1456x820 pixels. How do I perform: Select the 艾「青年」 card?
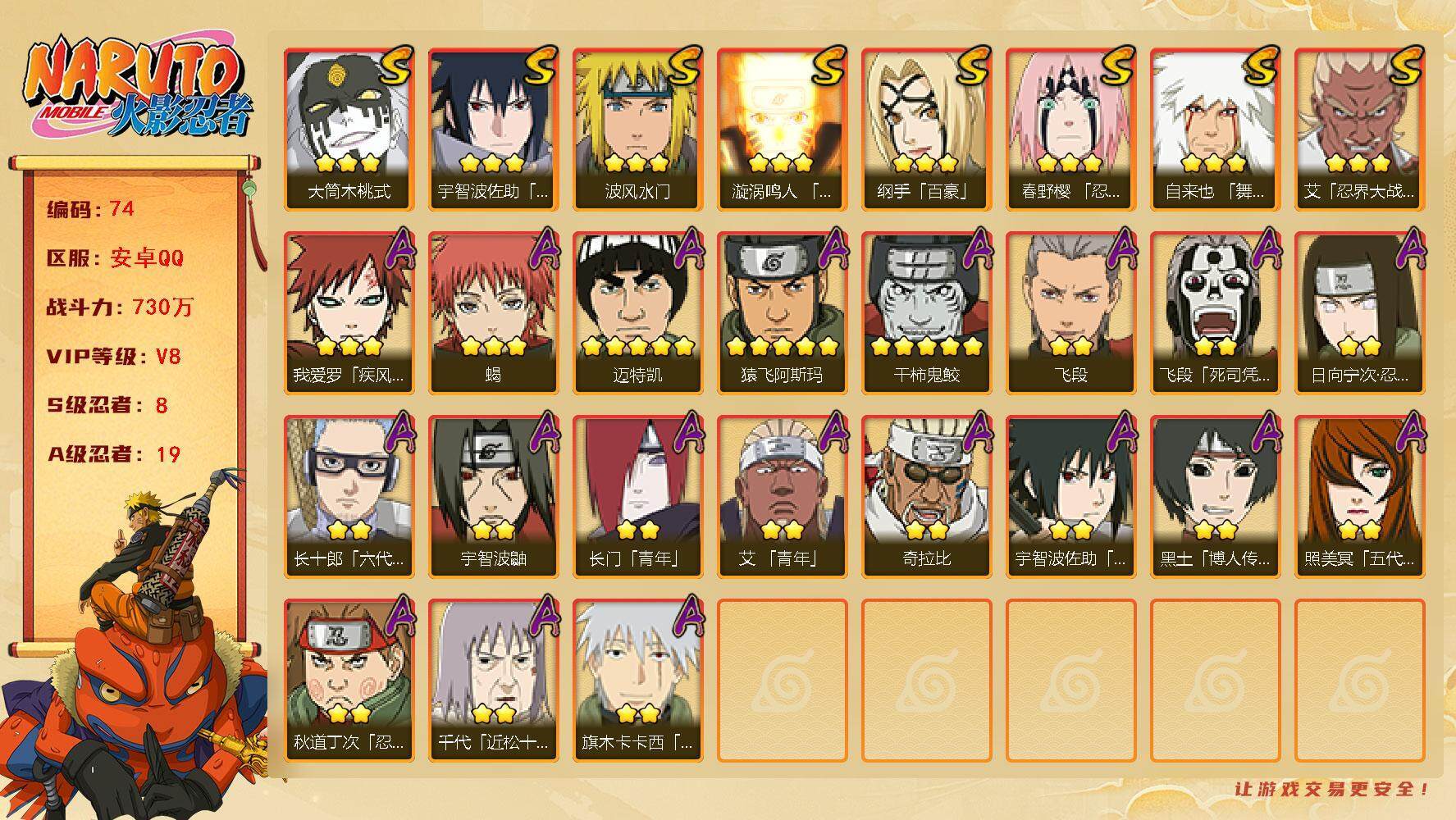coord(782,496)
